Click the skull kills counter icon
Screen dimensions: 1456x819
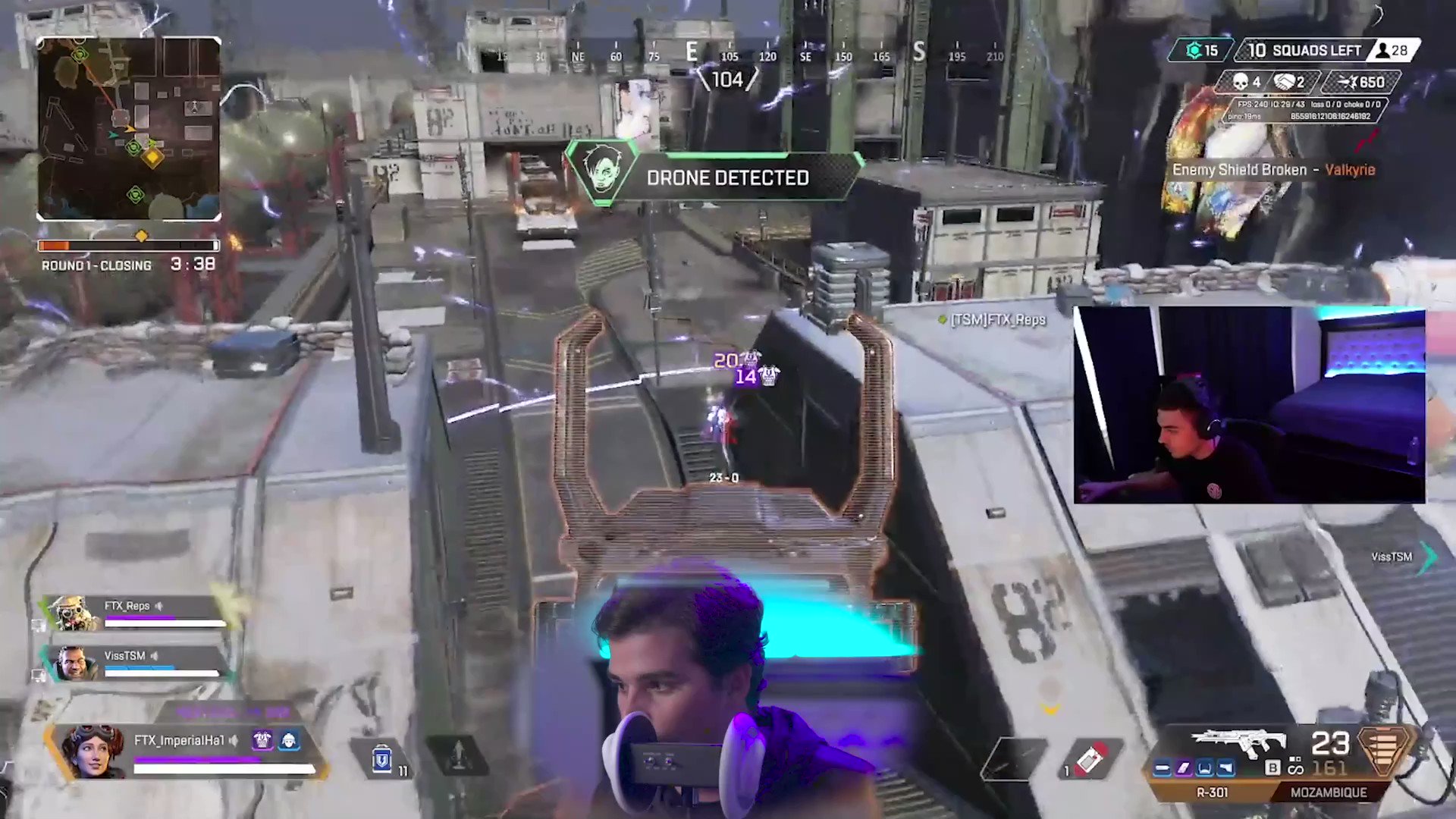coord(1242,82)
